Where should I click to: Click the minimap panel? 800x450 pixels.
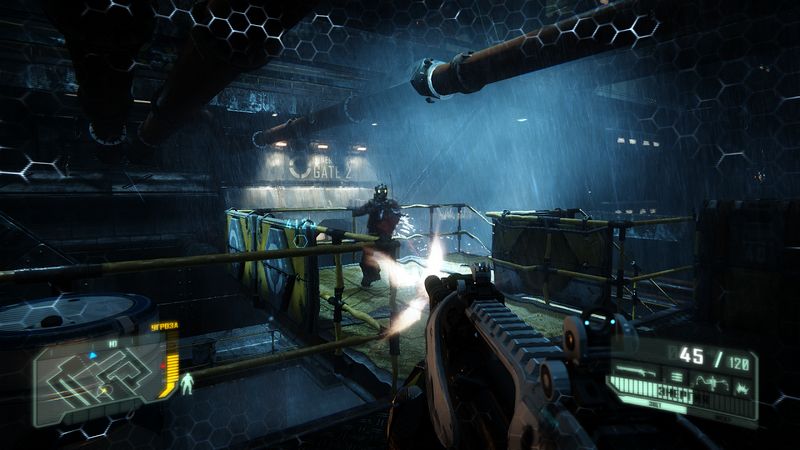pos(95,377)
